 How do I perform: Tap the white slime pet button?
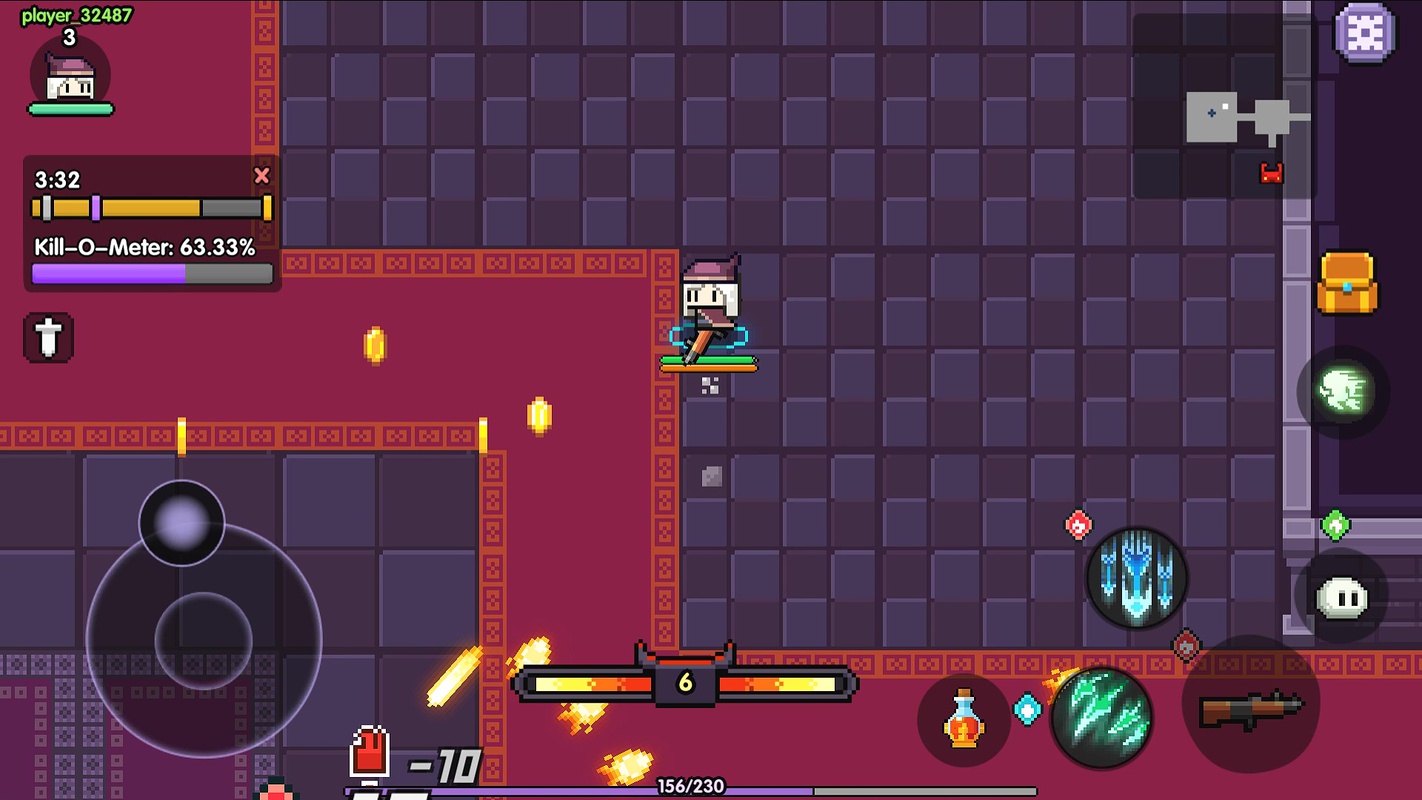tap(1341, 597)
